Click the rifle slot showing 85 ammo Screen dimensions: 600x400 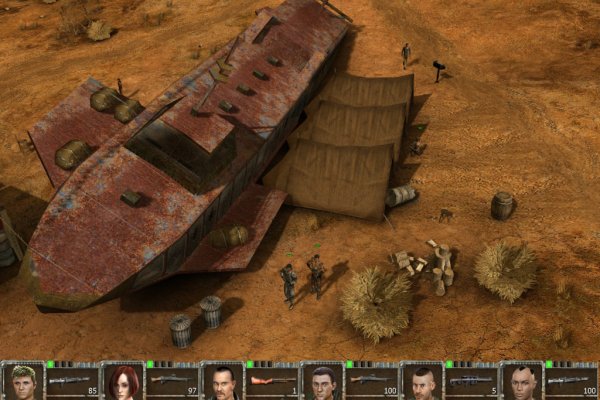[x=72, y=382]
